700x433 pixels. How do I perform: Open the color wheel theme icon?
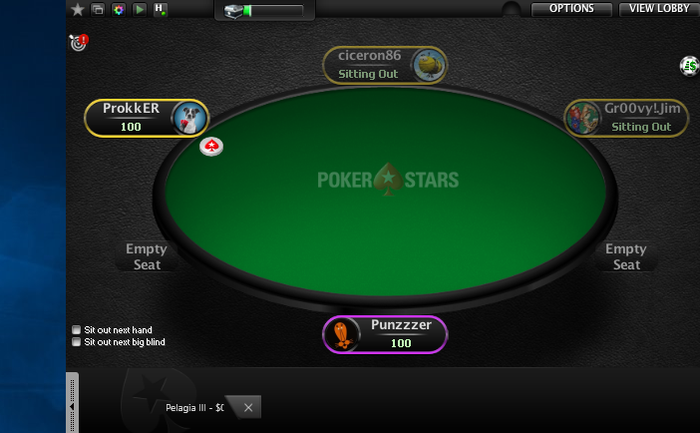pos(118,9)
